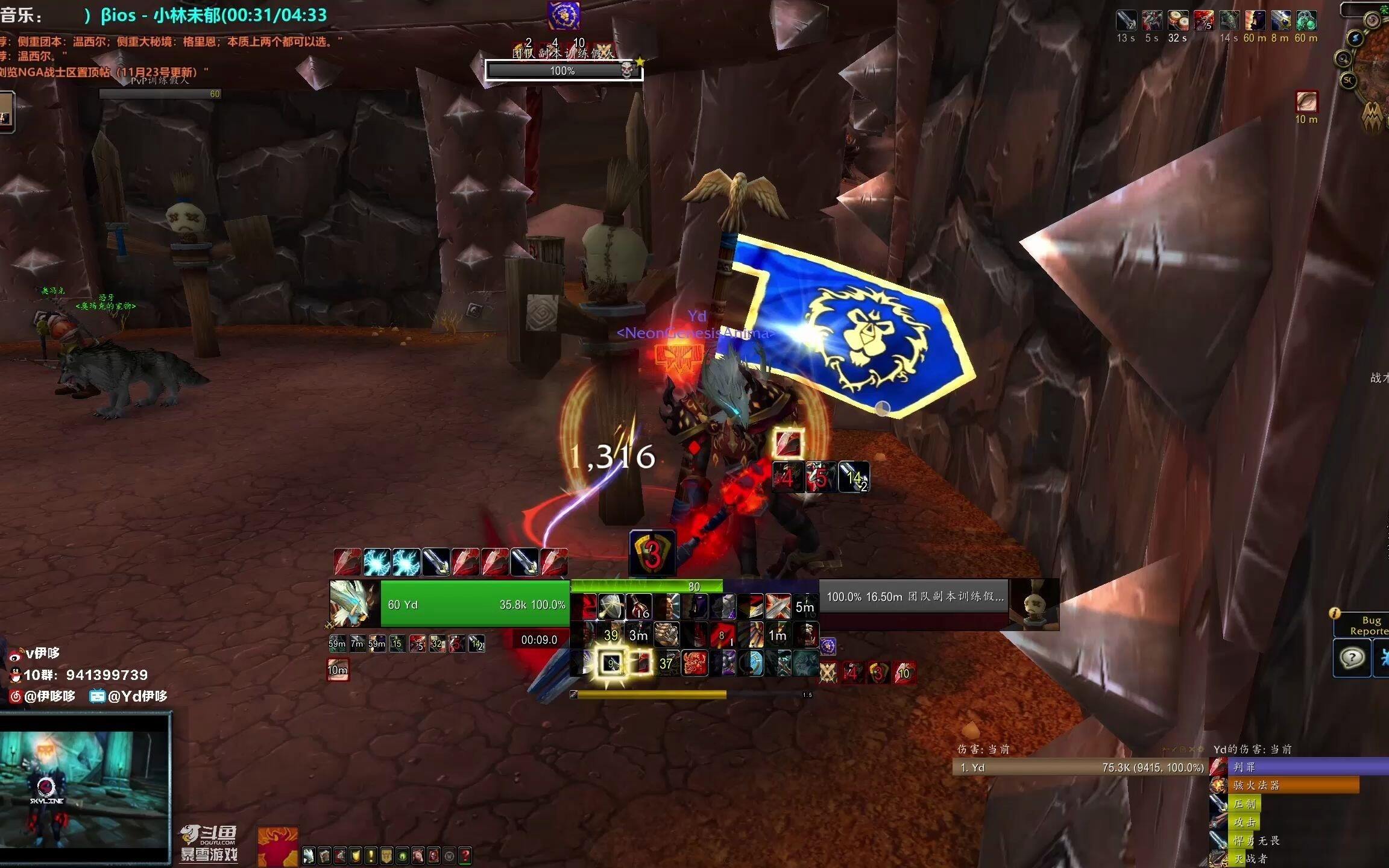Screen dimensions: 1389x868
Task: Use the shield-and-axe ability slot
Action: click(x=611, y=606)
